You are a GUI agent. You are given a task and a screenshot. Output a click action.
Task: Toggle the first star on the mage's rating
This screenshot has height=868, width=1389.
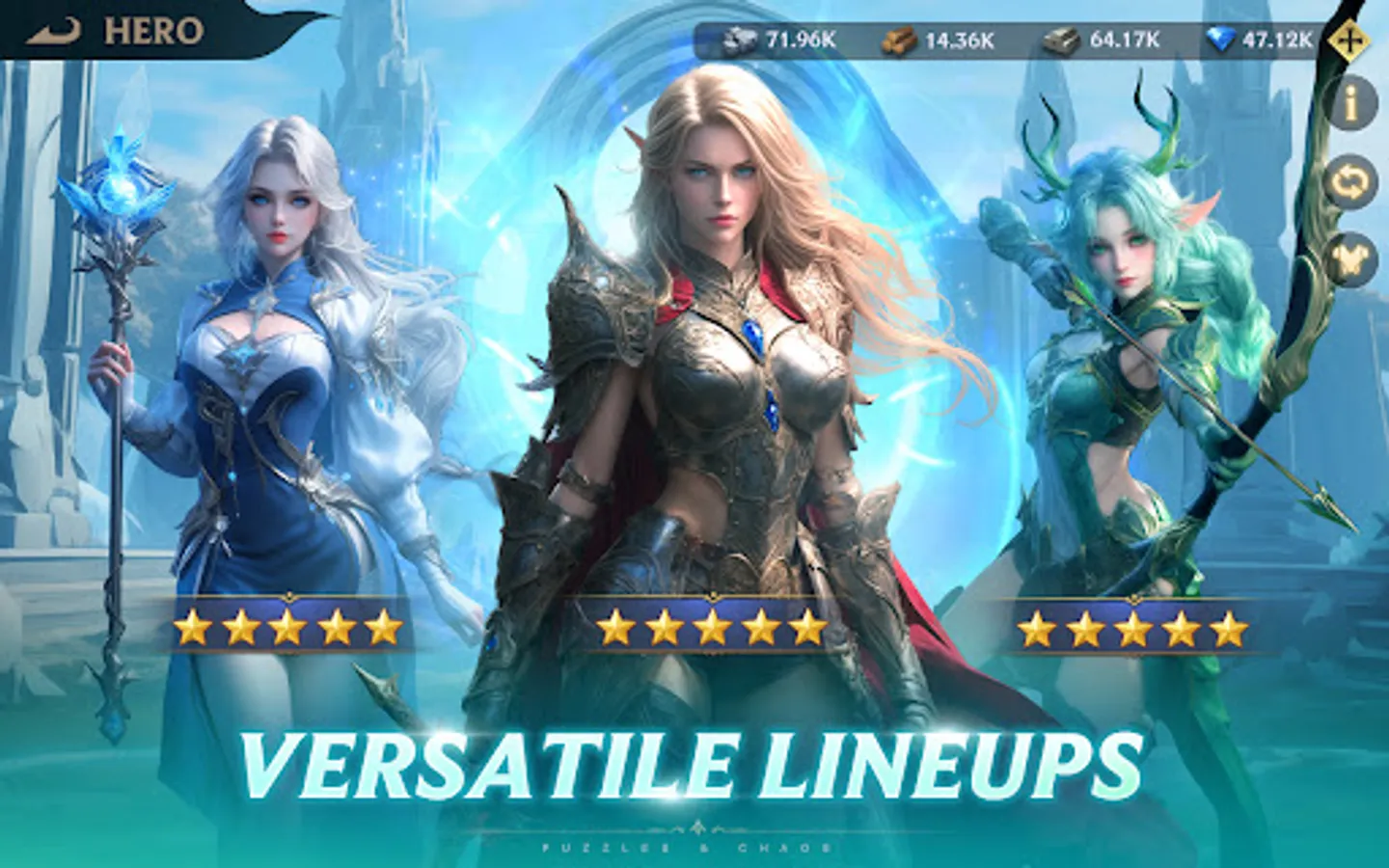pos(192,625)
